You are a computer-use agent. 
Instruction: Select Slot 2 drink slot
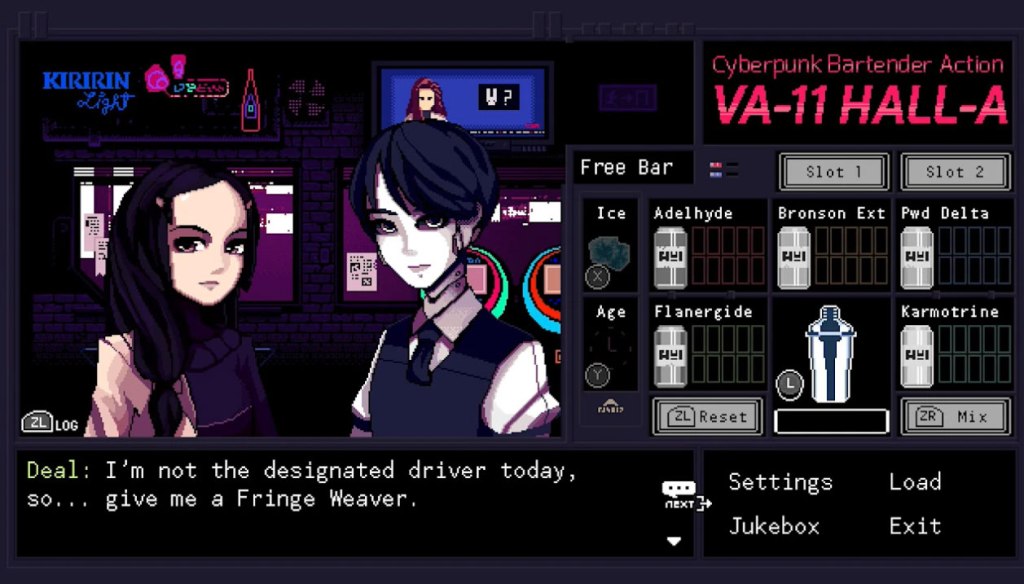(x=954, y=171)
